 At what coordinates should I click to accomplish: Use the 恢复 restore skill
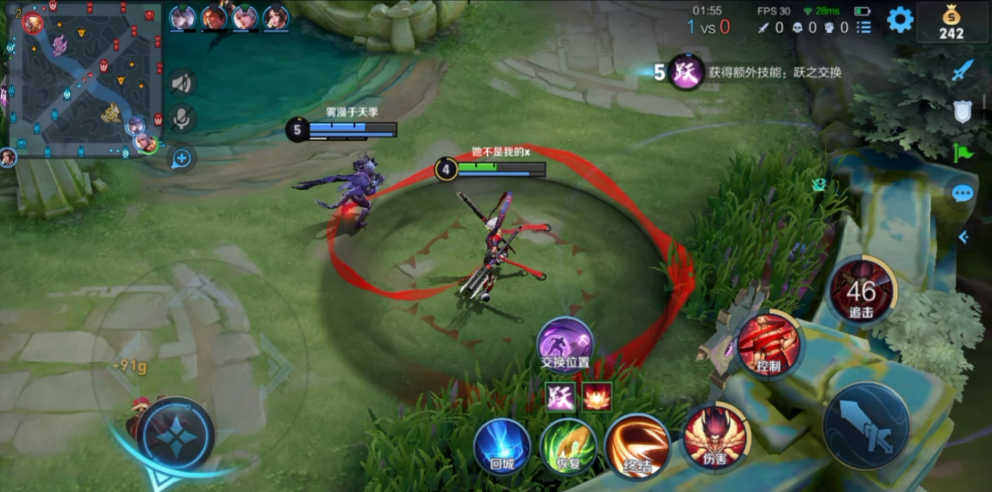(569, 445)
